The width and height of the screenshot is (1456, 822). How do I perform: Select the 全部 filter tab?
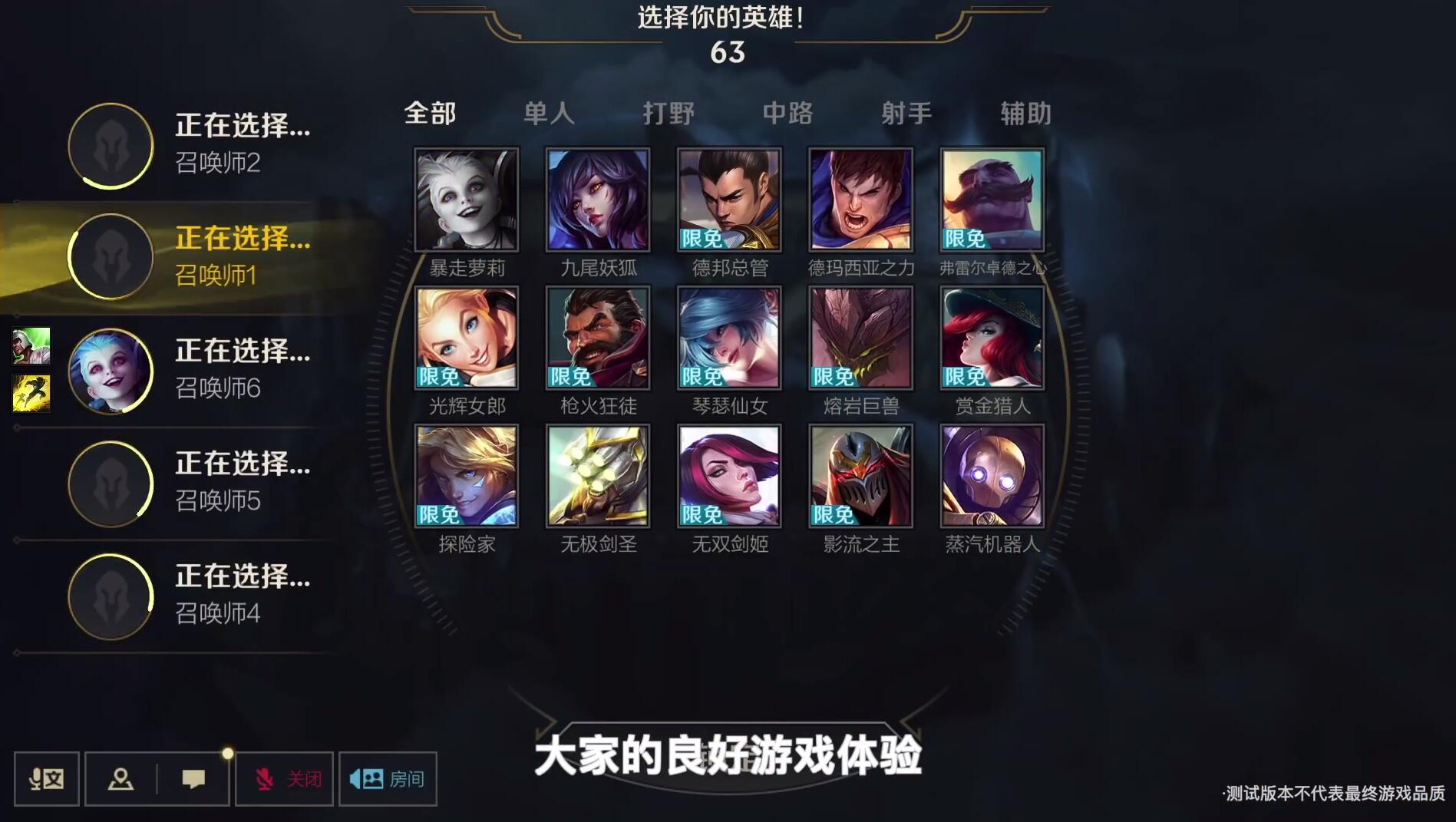430,113
